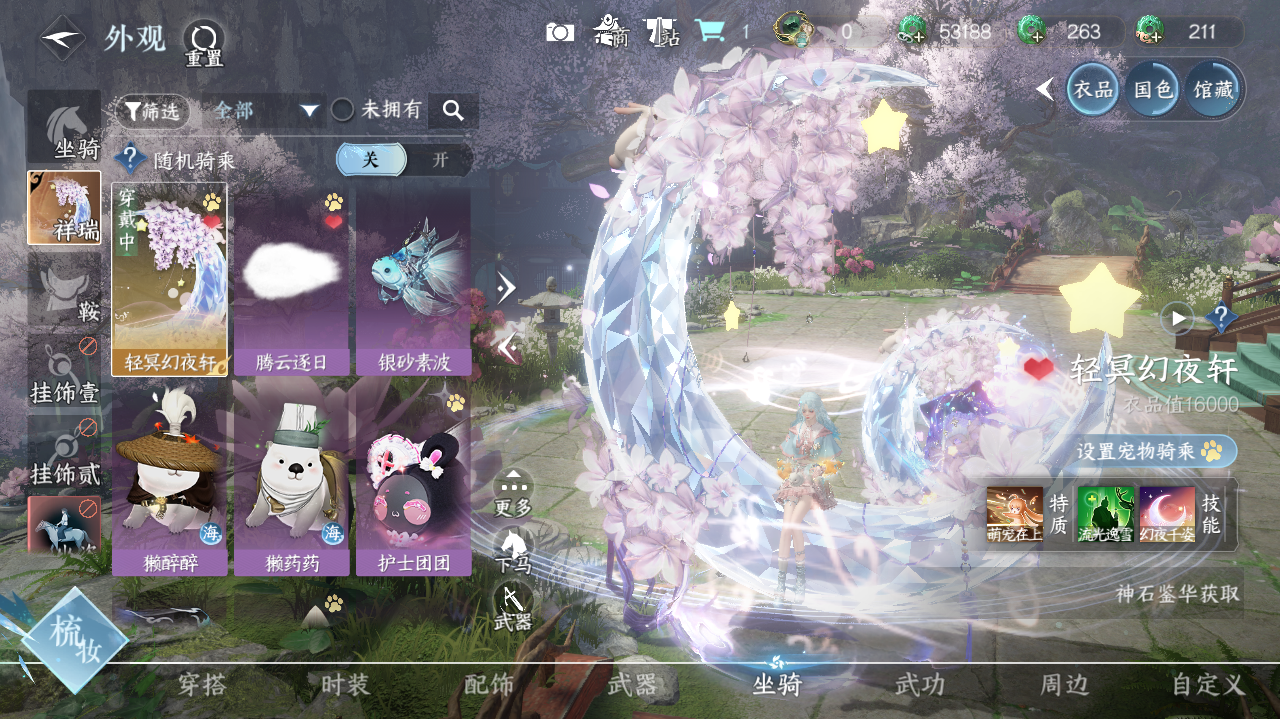This screenshot has width=1280, height=719.
Task: Open the magnifier search button
Action: (453, 111)
